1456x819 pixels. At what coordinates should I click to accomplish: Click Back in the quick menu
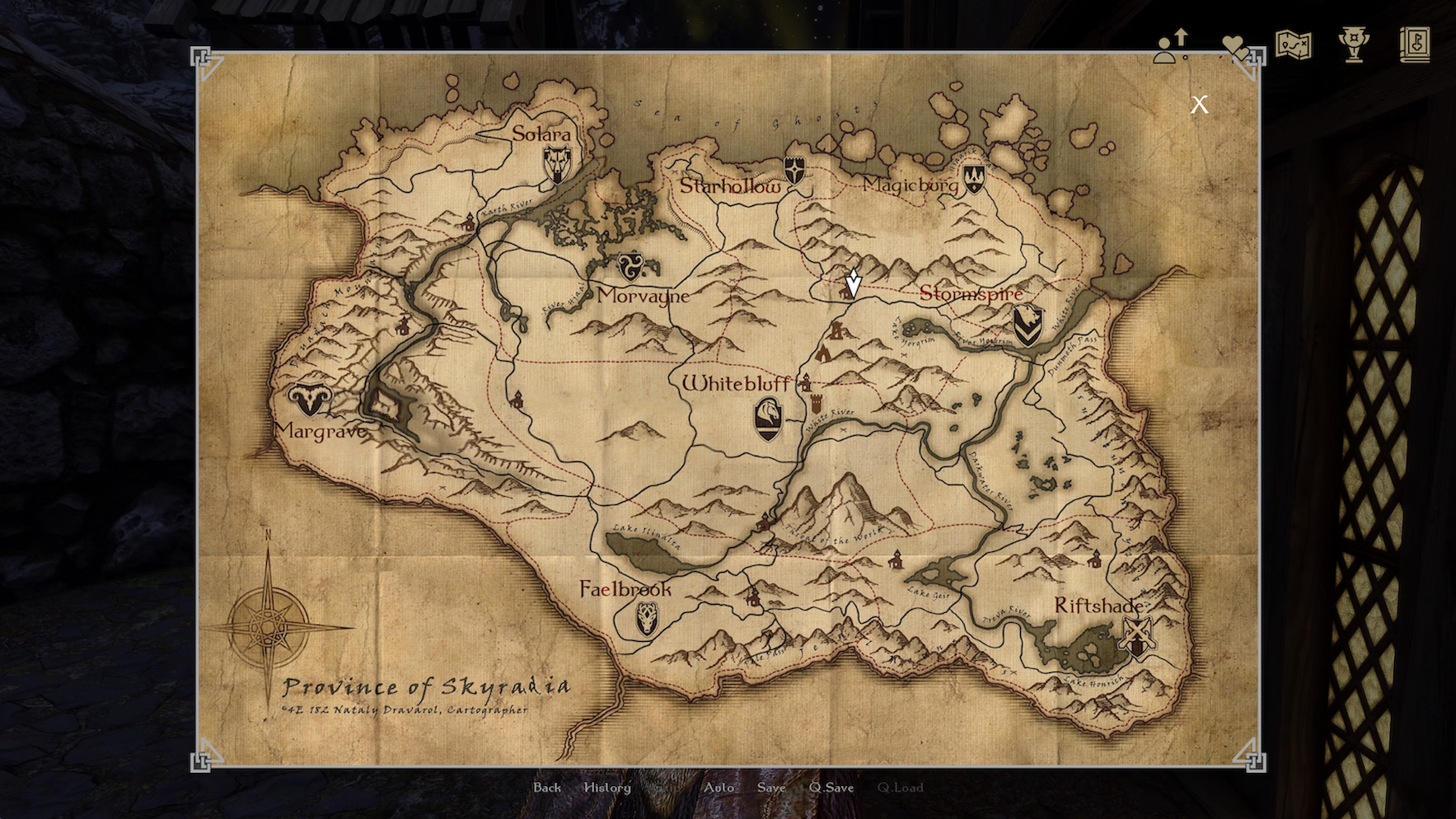[x=546, y=788]
